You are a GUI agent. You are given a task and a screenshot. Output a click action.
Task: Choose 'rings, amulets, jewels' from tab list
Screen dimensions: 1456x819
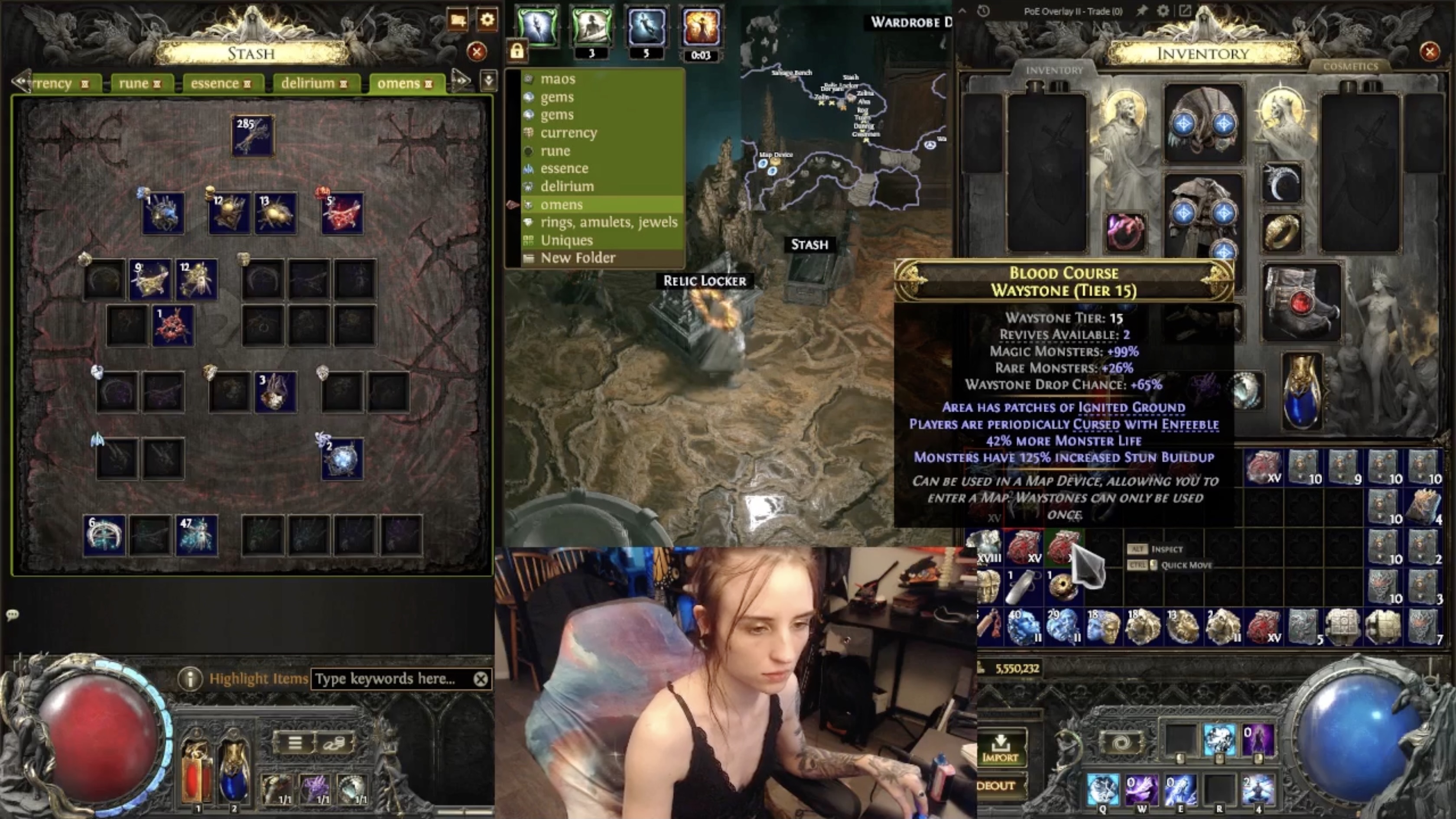608,222
